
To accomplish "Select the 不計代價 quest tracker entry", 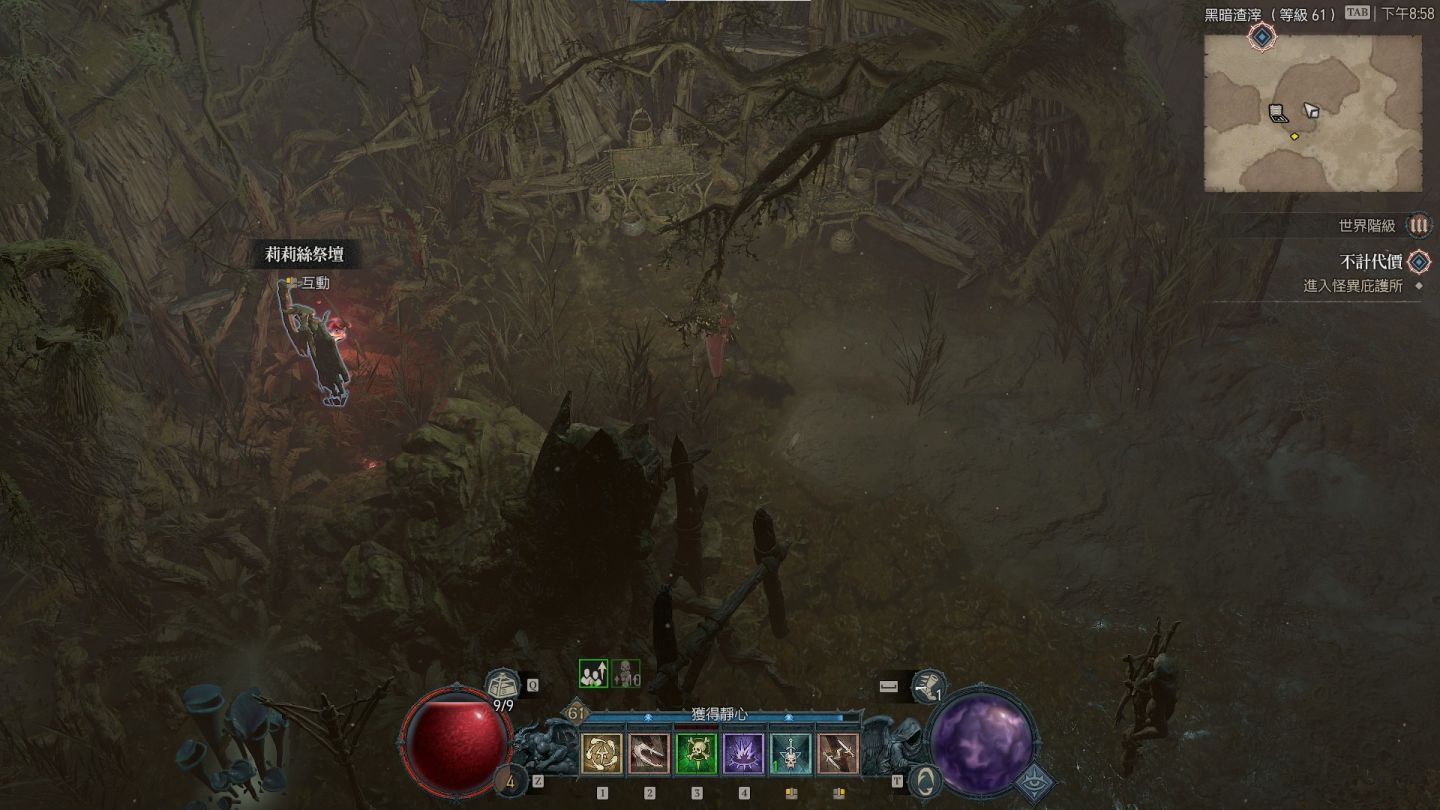I will (1371, 262).
